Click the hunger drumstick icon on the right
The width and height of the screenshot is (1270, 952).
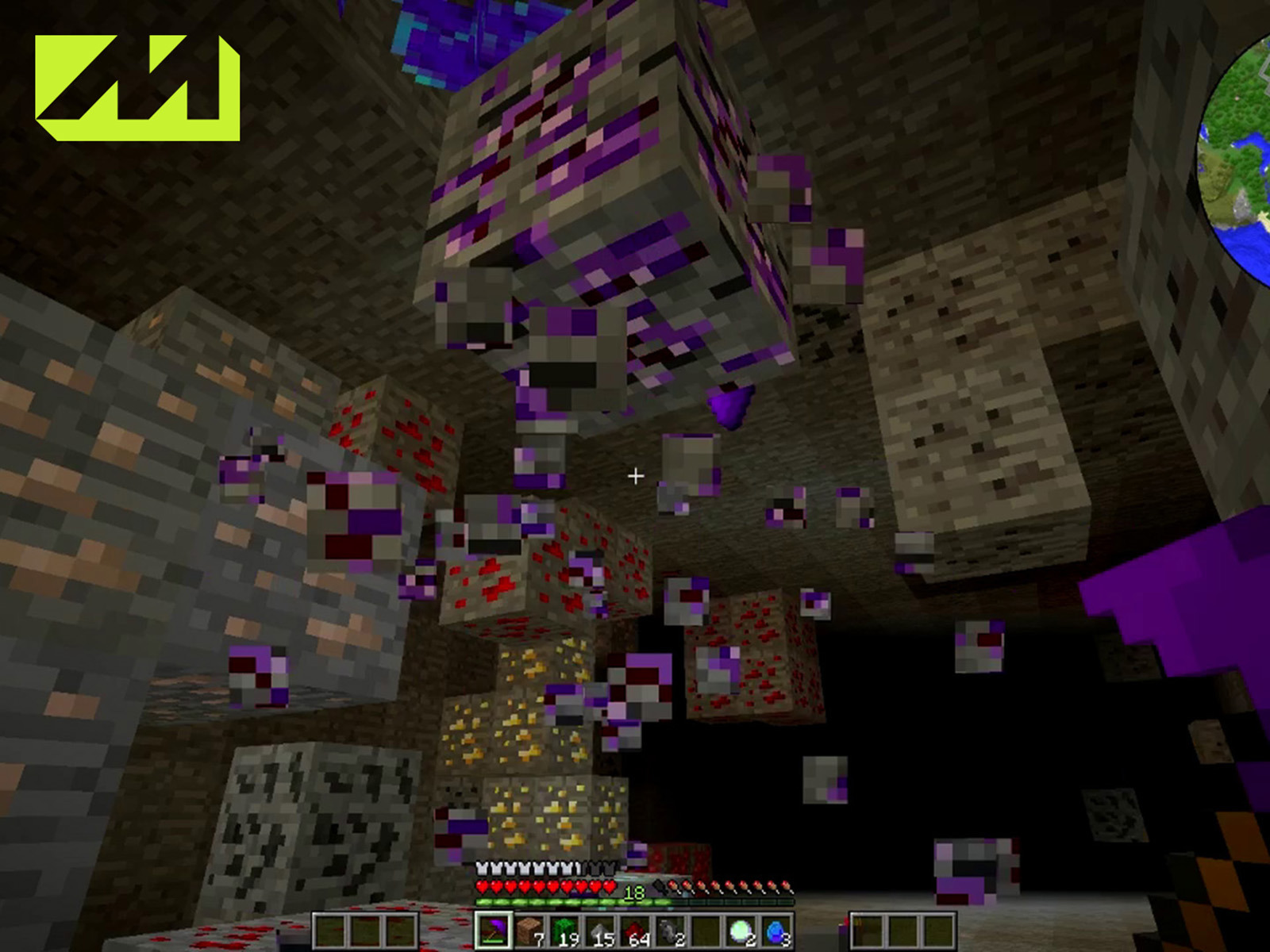coord(786,886)
